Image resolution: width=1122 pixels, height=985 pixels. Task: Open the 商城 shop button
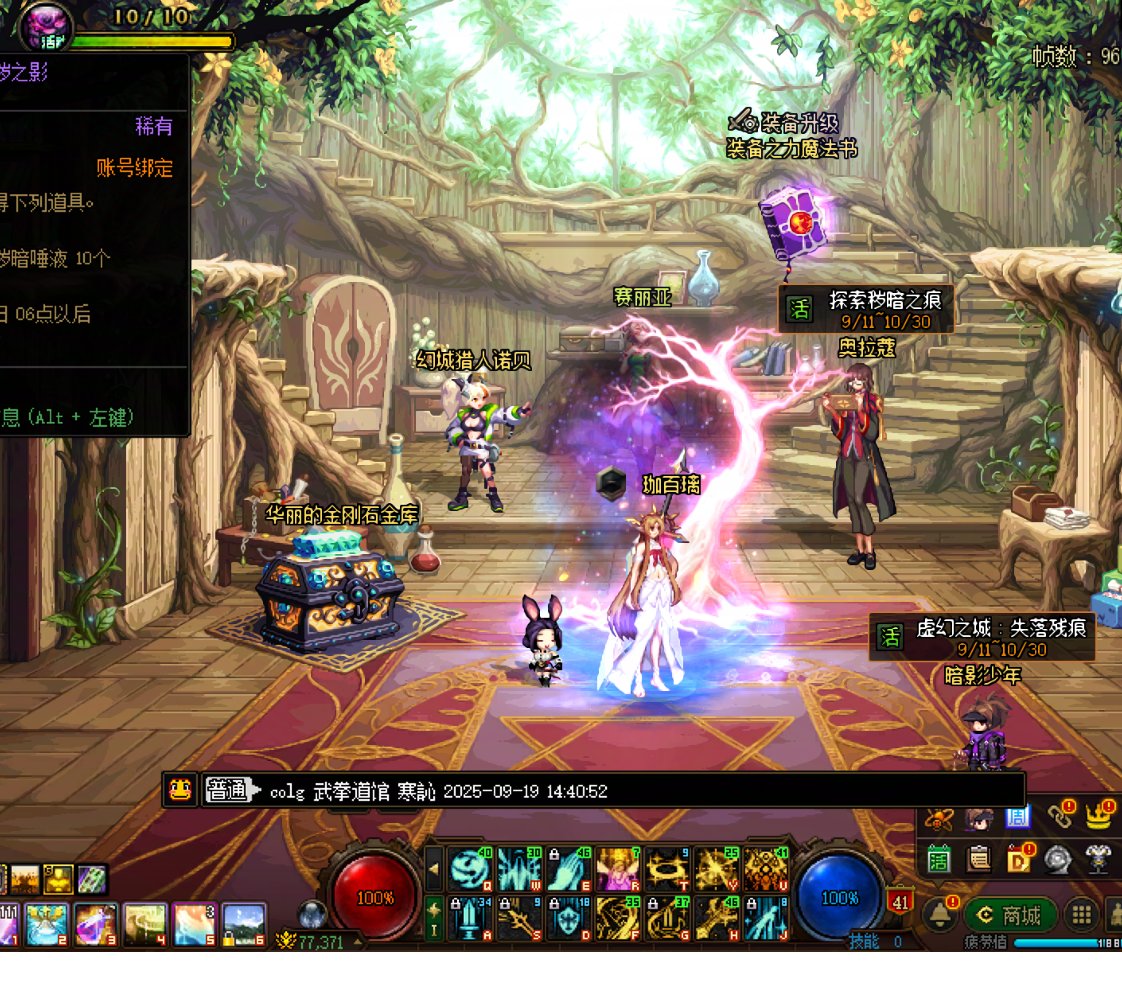point(1010,915)
